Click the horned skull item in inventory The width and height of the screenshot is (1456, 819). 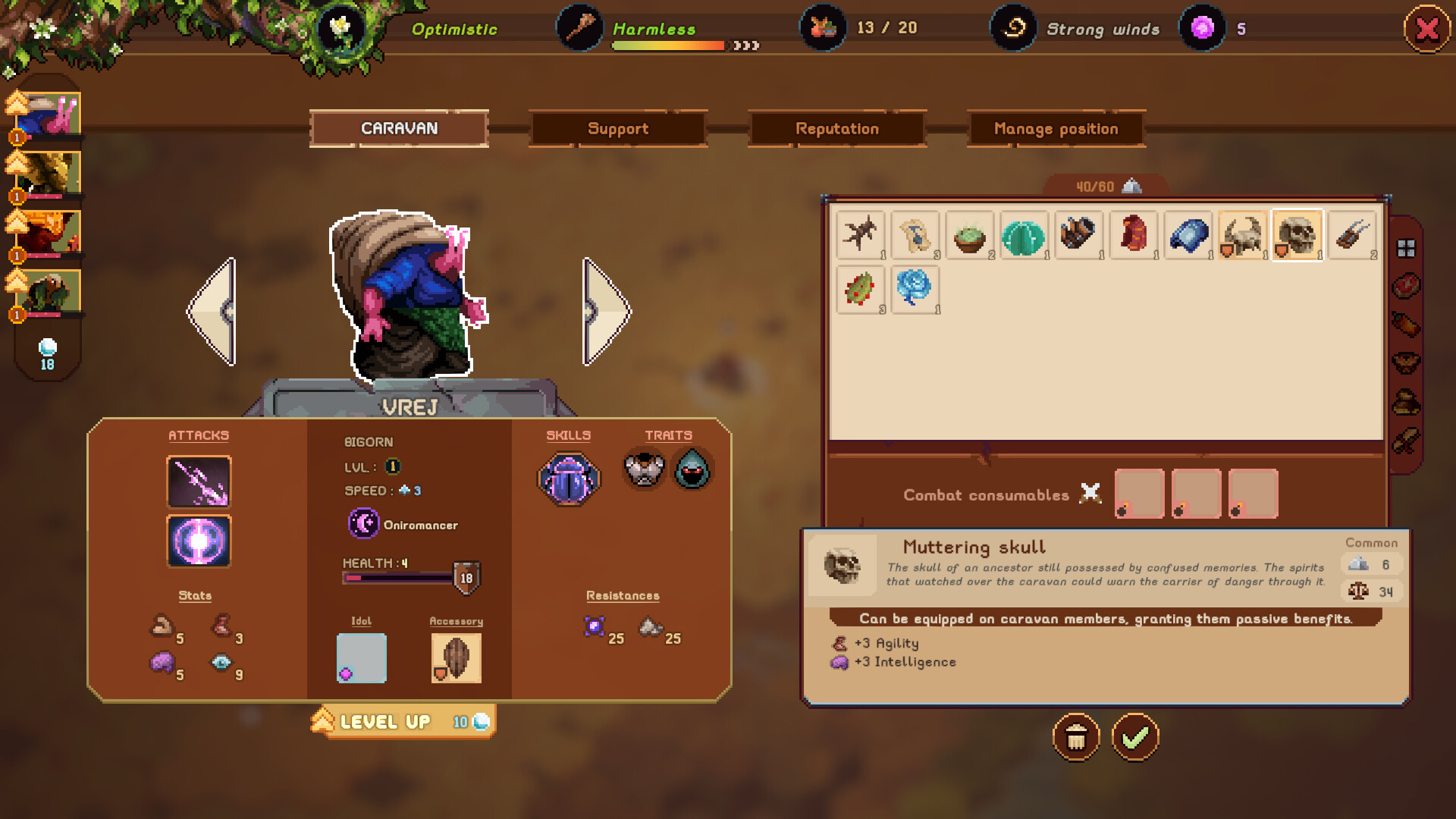tap(1241, 236)
